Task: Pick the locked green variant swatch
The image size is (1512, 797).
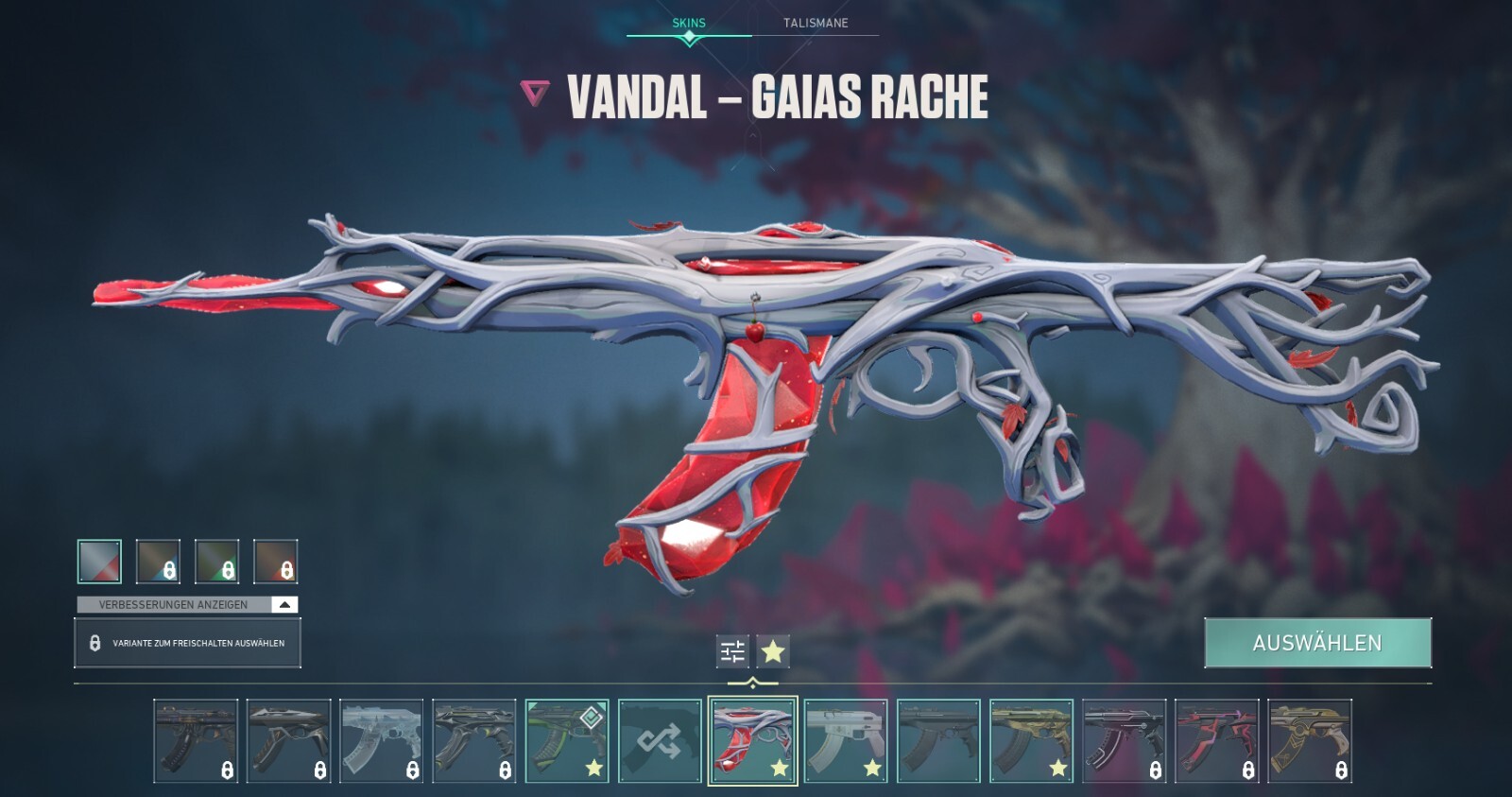Action: tap(216, 561)
